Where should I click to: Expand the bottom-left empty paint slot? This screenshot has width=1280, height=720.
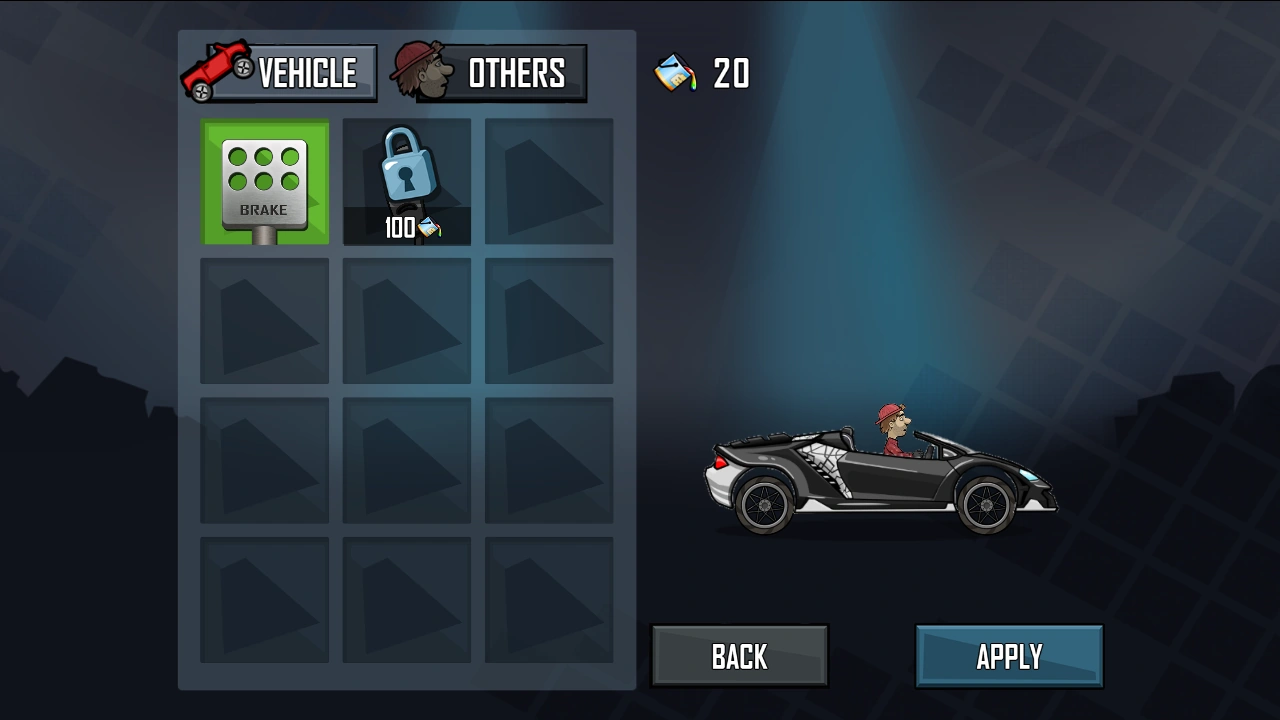(x=264, y=600)
